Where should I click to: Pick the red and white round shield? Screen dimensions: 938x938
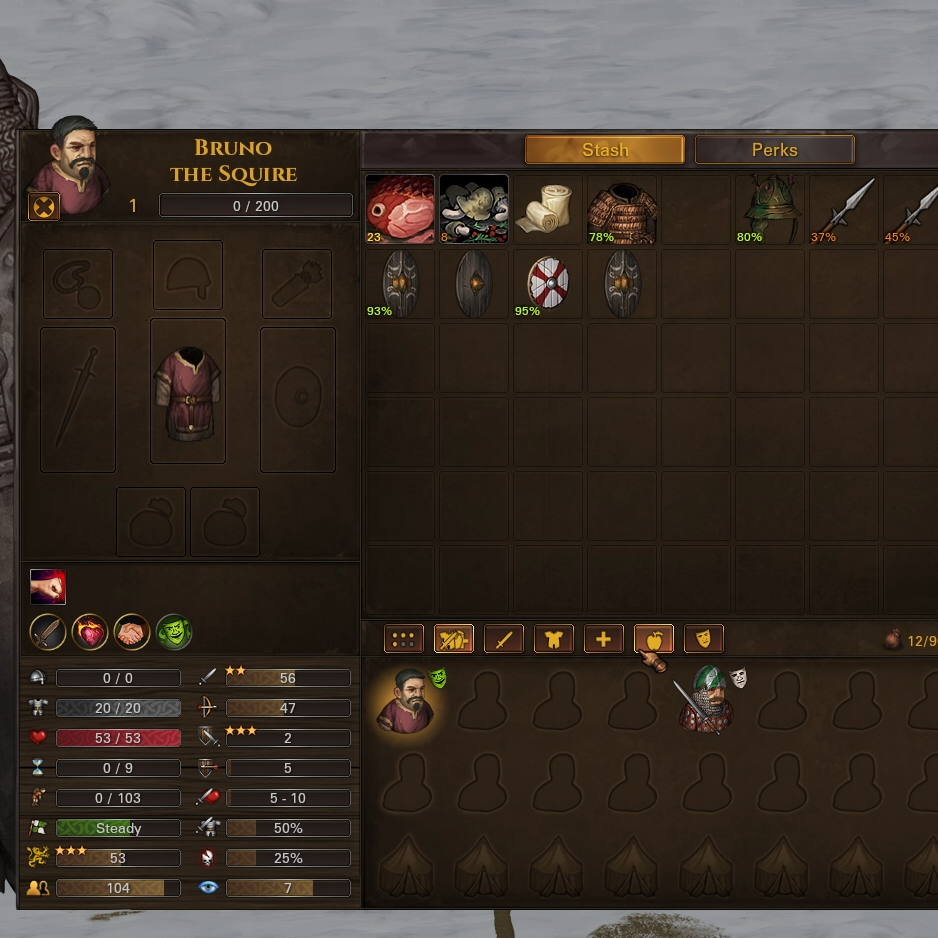pos(548,283)
